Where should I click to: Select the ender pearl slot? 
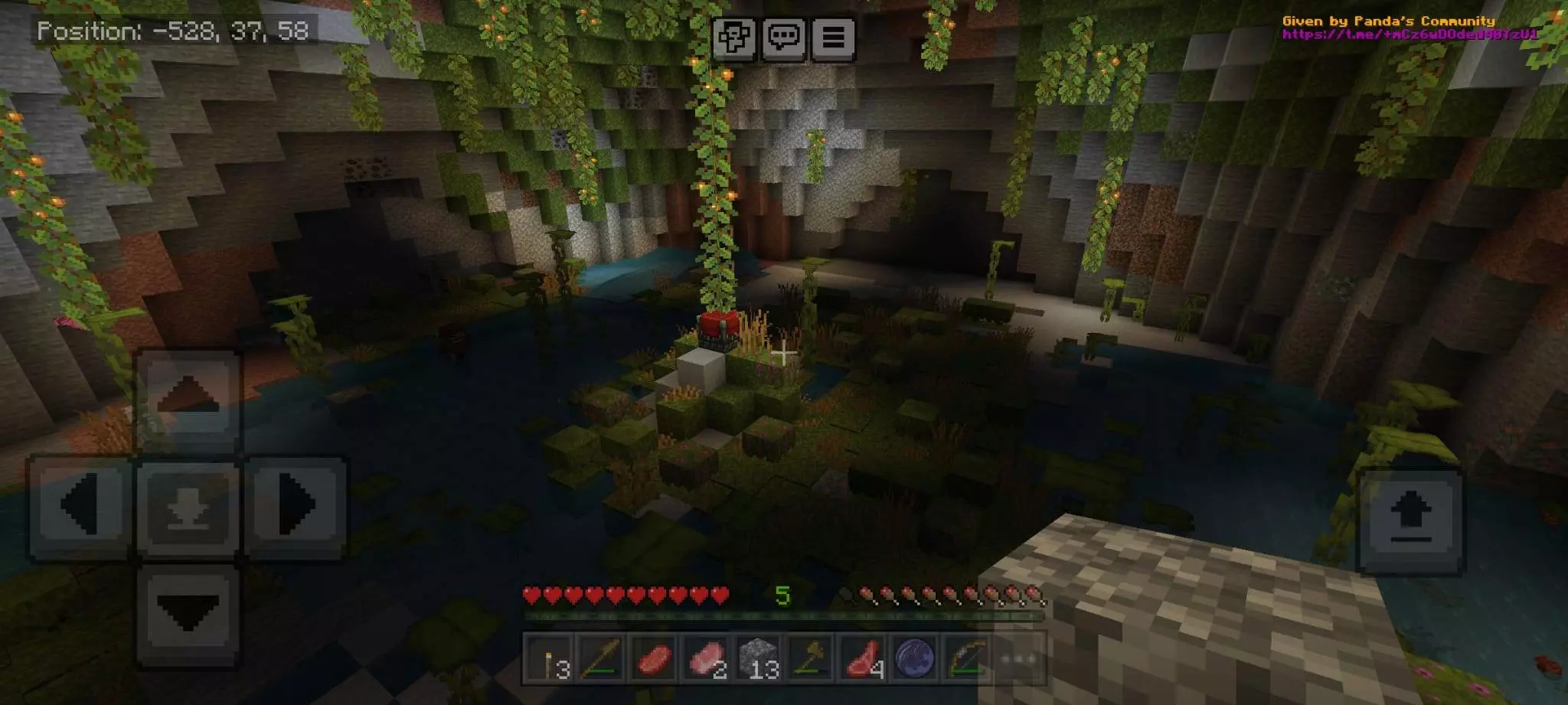click(915, 658)
